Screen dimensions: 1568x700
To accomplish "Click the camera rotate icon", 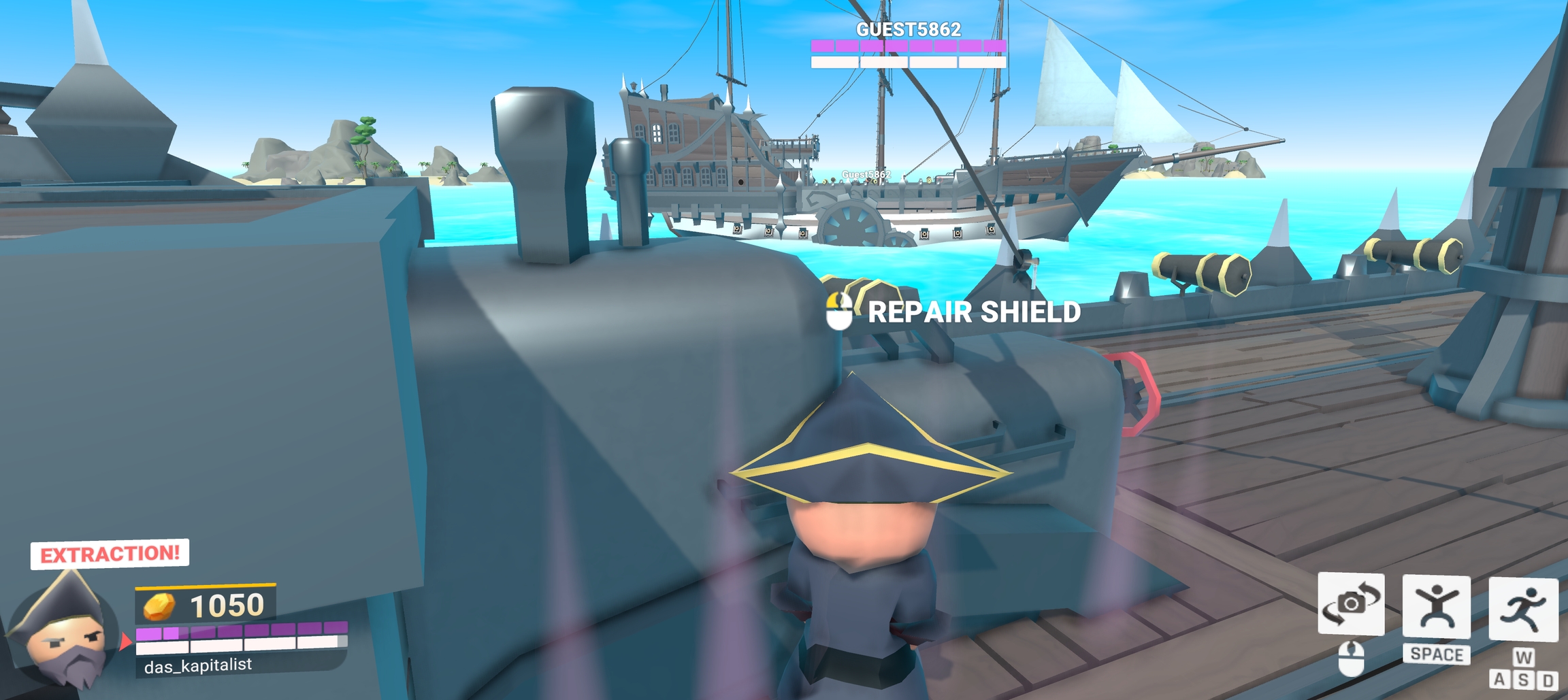I will point(1351,603).
